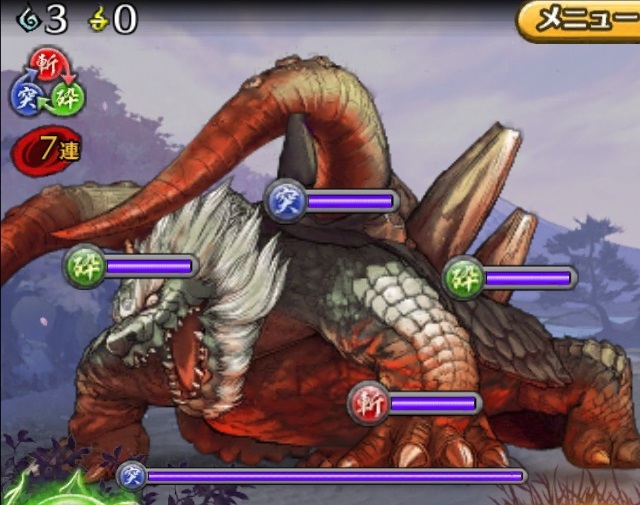Target the blue 突 marker on the tail
640x505 pixels.
[x=283, y=201]
